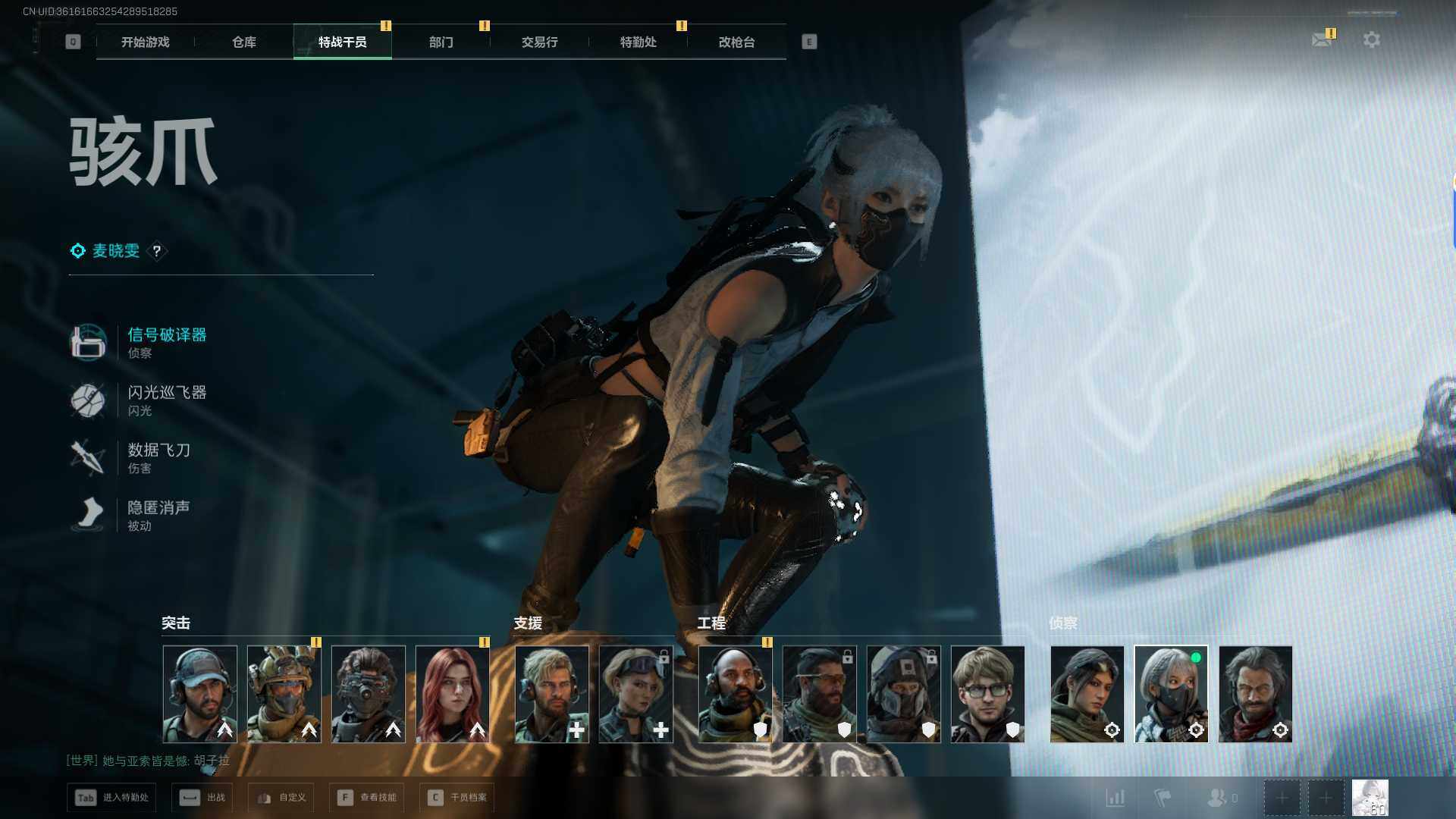Show details for 信号破译器 skill
This screenshot has width=1456, height=819.
click(166, 335)
